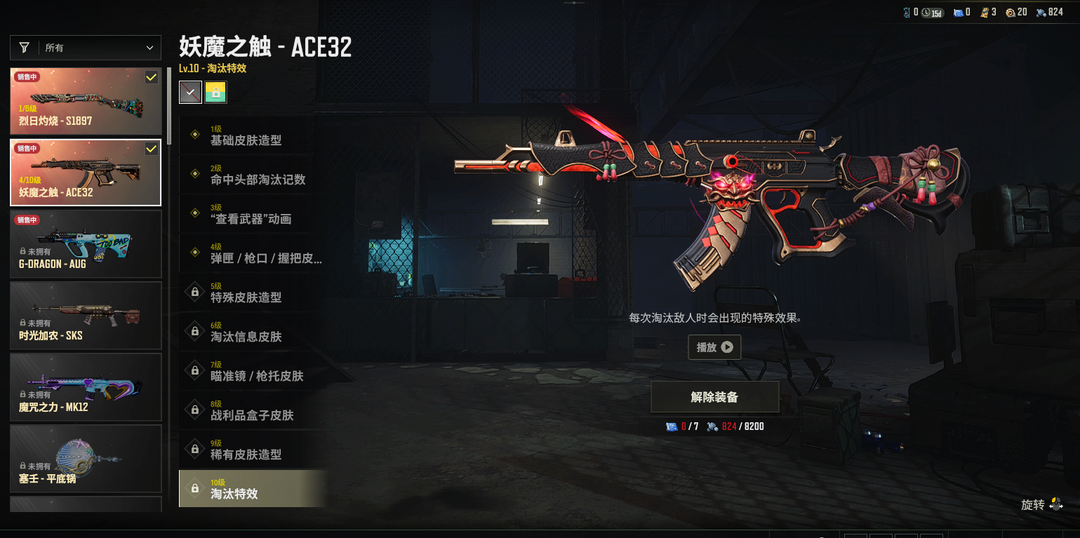
Task: View level 3 查看武器 animation
Action: pos(252,214)
